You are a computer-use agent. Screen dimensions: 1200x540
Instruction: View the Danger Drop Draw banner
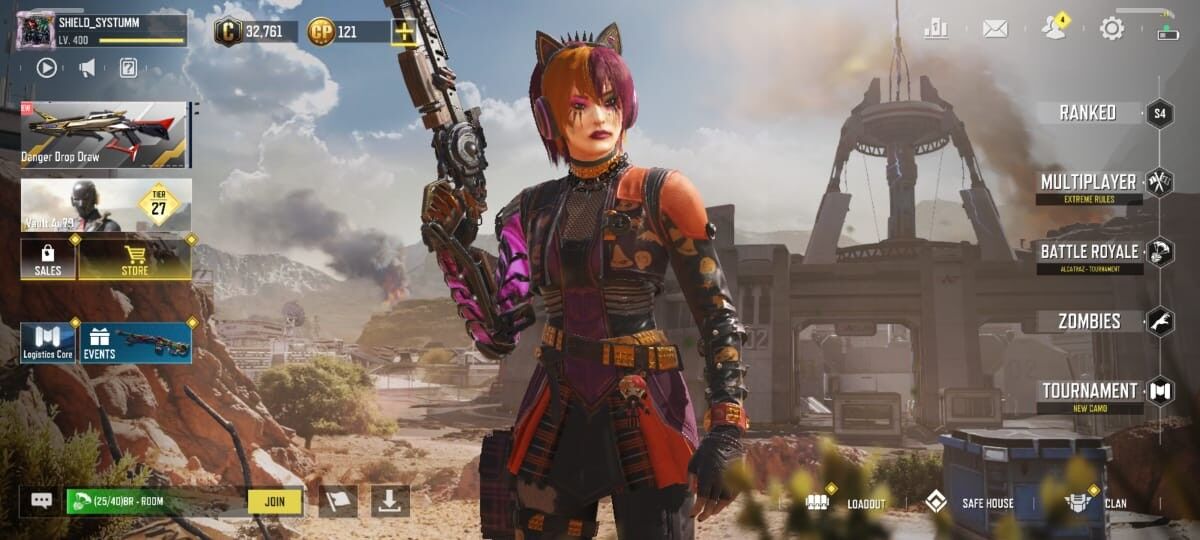pyautogui.click(x=105, y=134)
